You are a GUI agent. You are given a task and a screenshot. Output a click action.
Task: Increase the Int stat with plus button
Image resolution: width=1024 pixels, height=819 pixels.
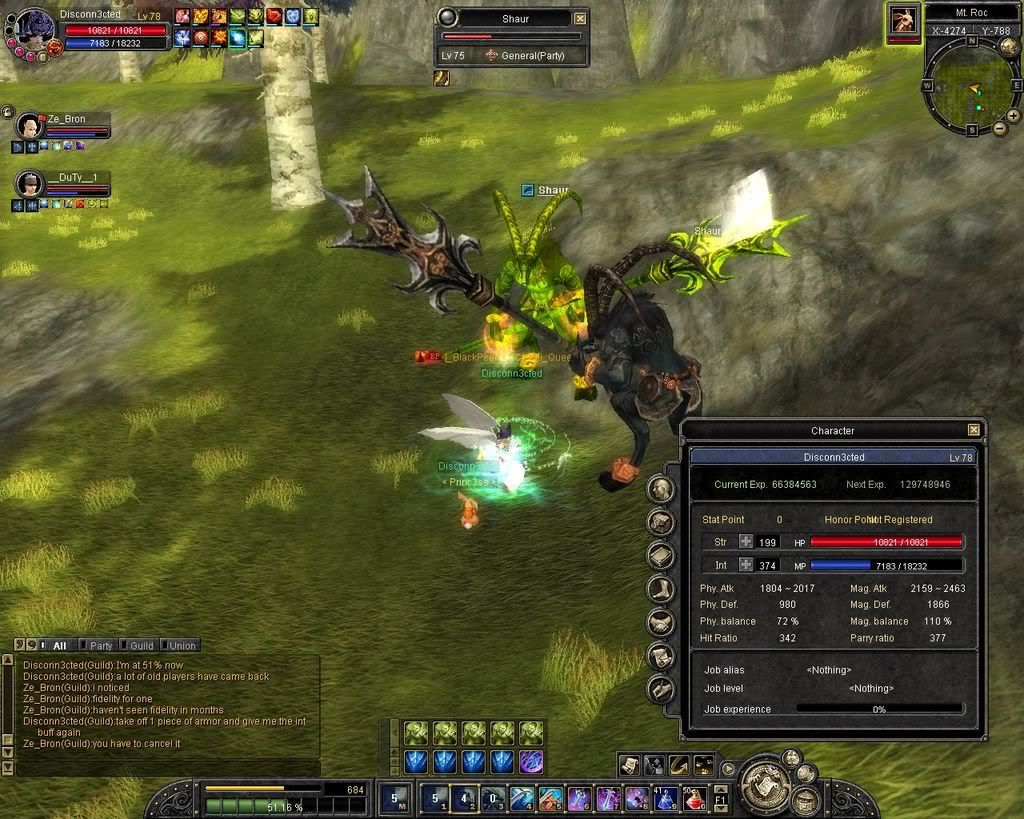[x=746, y=565]
